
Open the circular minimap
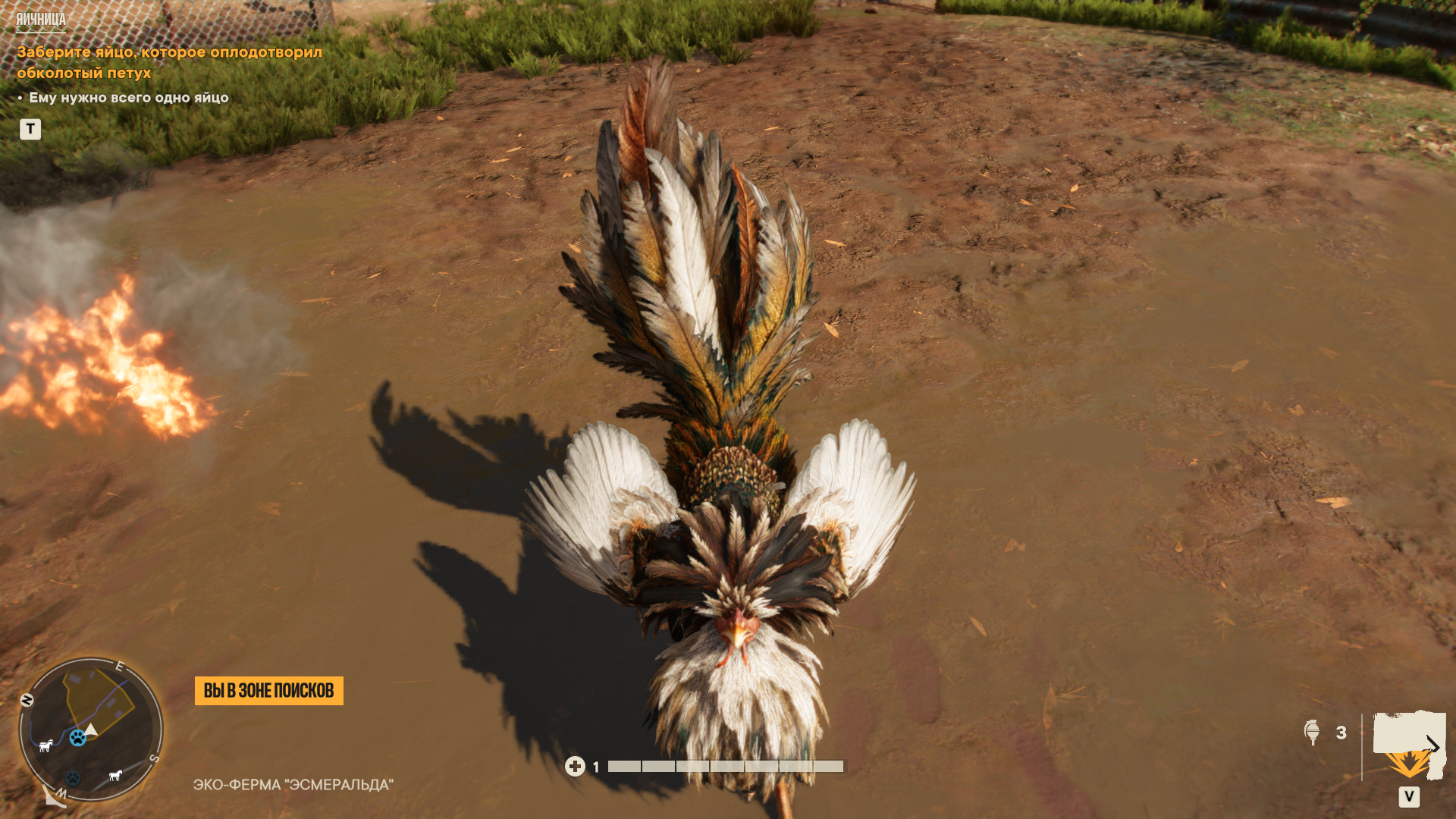click(90, 729)
